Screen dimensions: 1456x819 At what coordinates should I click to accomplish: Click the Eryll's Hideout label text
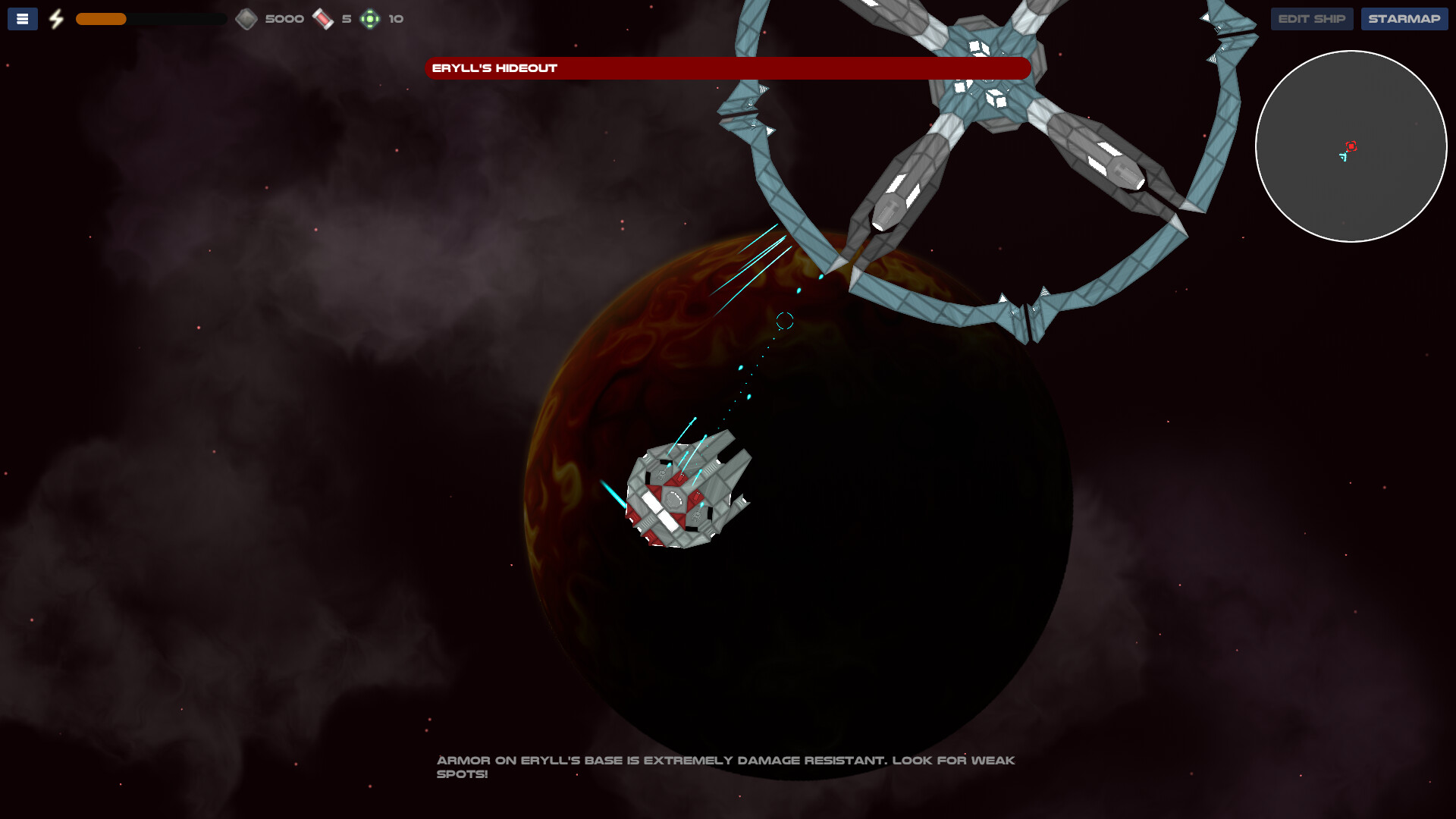pos(494,67)
